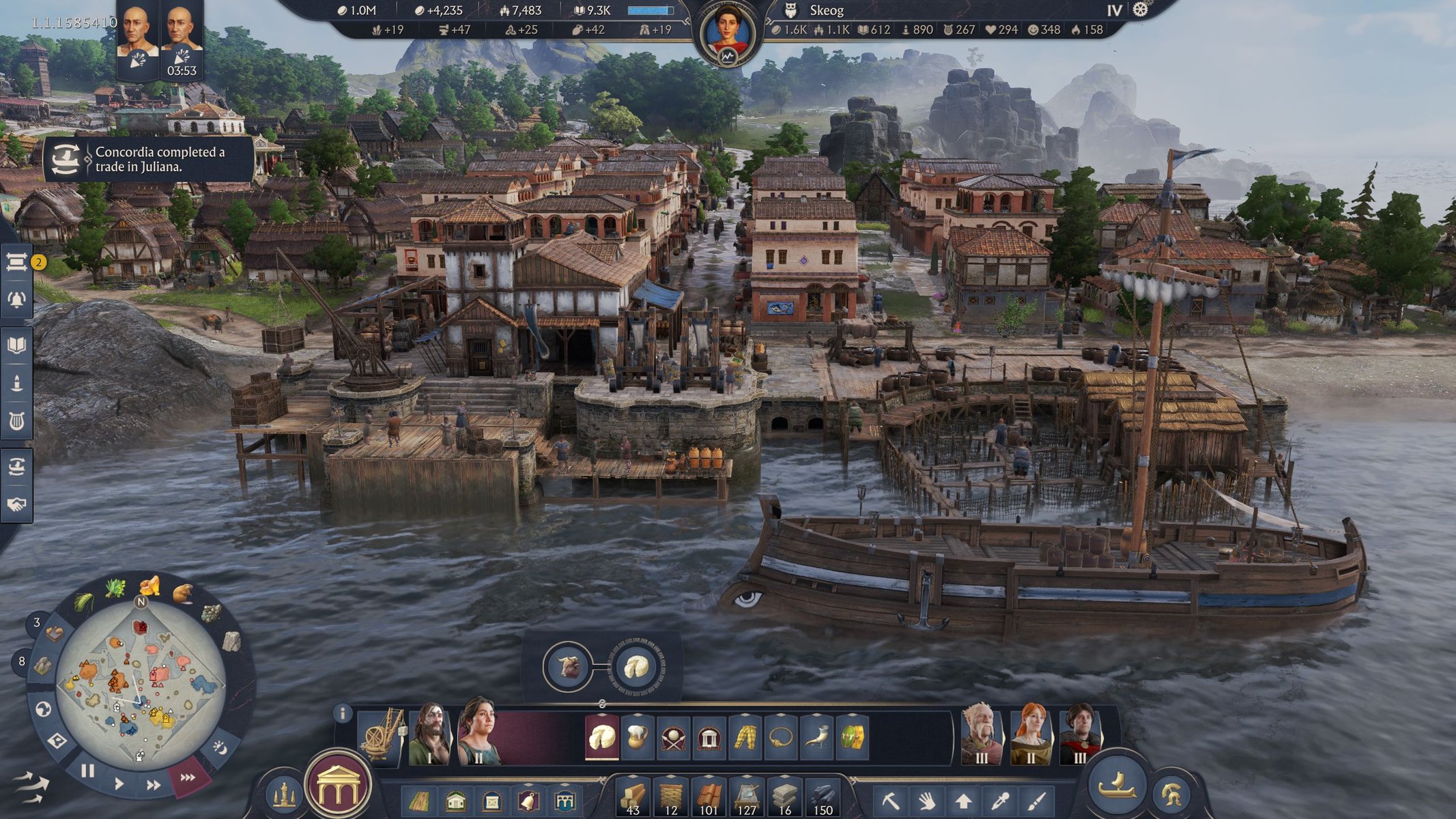Open the bell notifications panel

[x=17, y=299]
